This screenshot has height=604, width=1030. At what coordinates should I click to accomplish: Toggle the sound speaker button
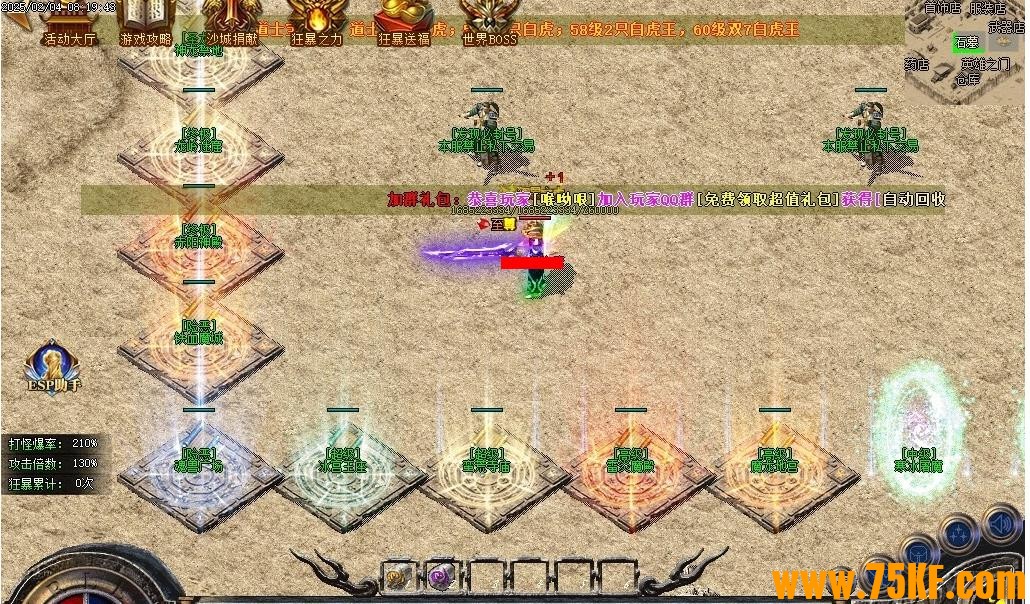(999, 522)
